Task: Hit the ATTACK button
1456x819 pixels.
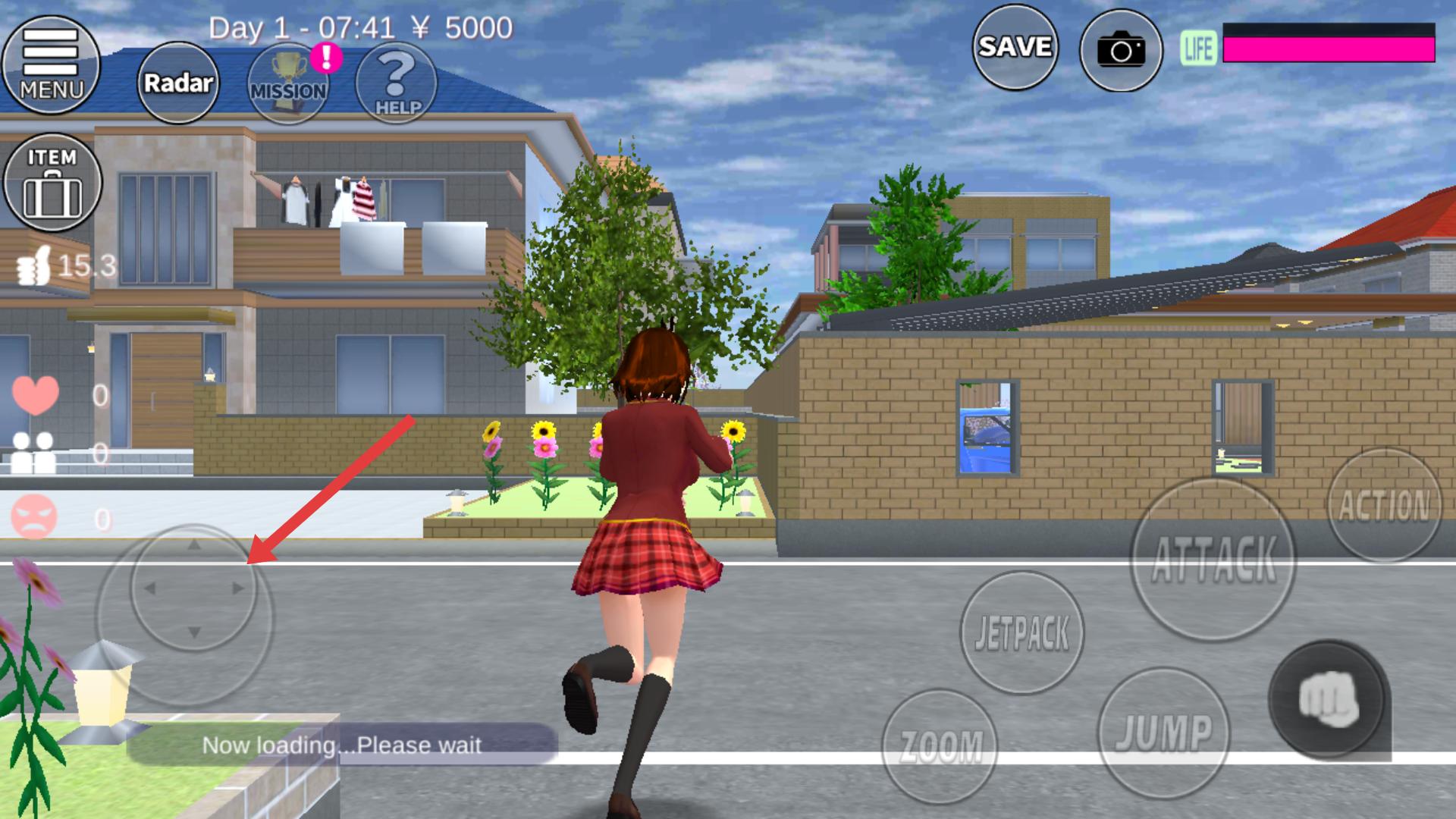Action: pos(1213,560)
